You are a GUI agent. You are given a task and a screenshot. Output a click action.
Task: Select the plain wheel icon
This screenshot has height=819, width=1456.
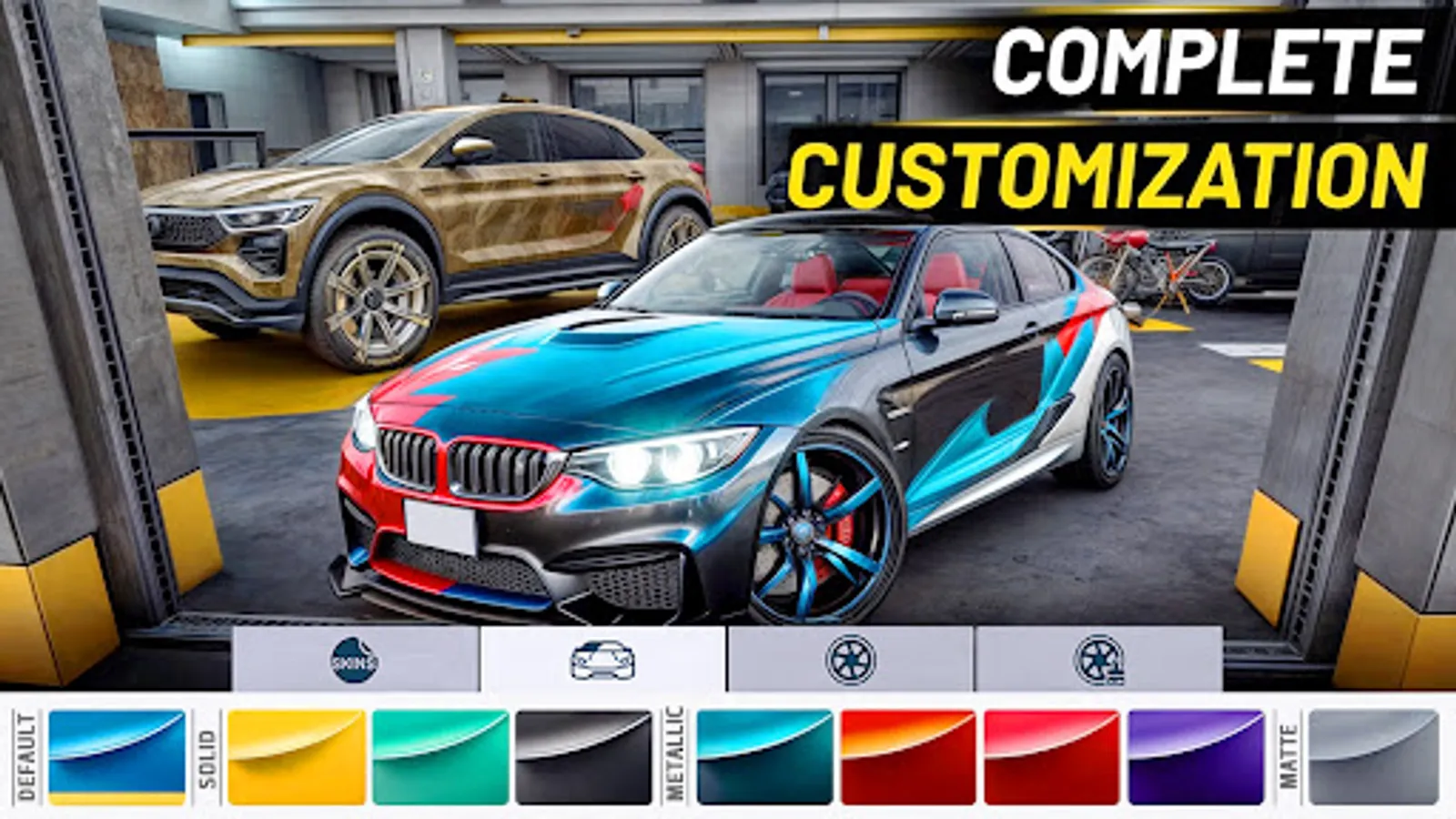coord(851,657)
